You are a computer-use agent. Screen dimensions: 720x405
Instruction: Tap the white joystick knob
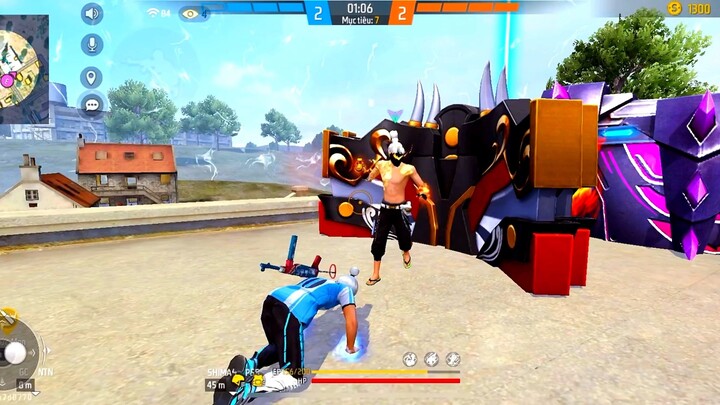16,352
